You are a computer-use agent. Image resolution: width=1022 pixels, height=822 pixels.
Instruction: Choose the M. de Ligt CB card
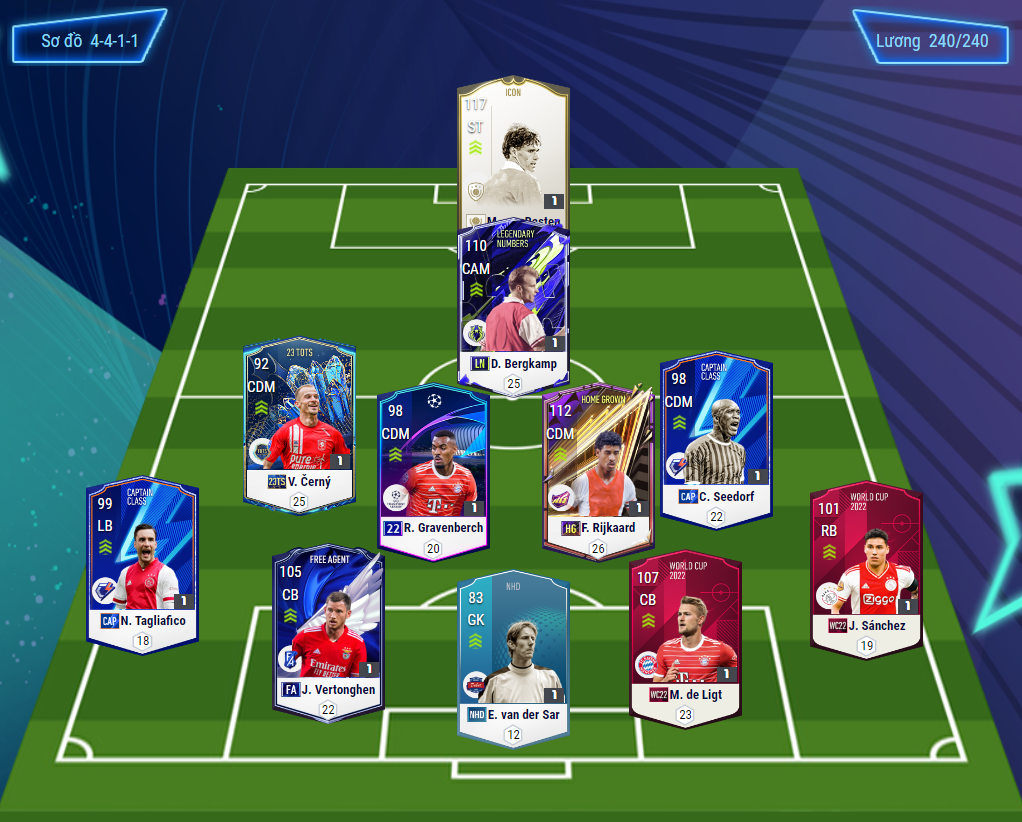tap(685, 635)
